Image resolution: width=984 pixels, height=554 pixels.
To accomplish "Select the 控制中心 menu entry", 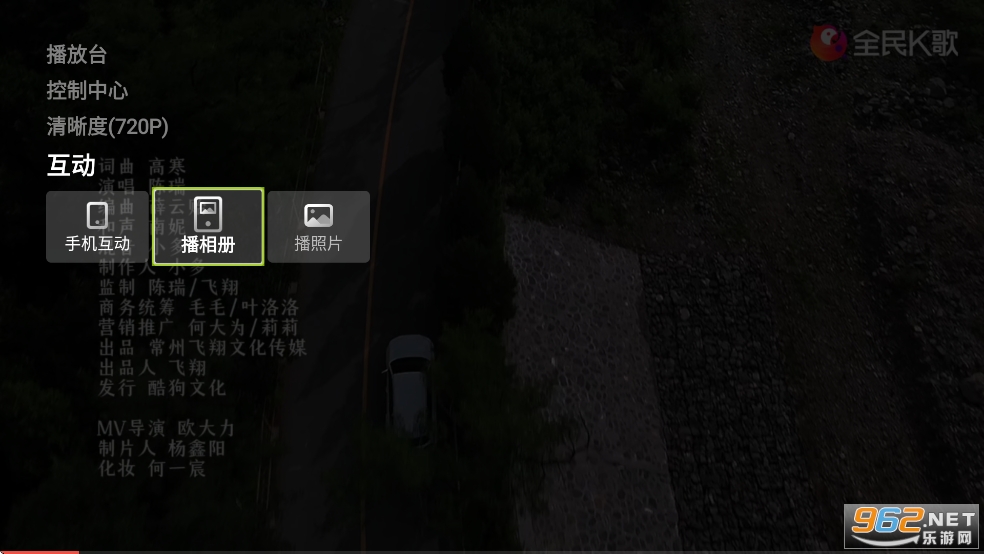I will point(87,91).
